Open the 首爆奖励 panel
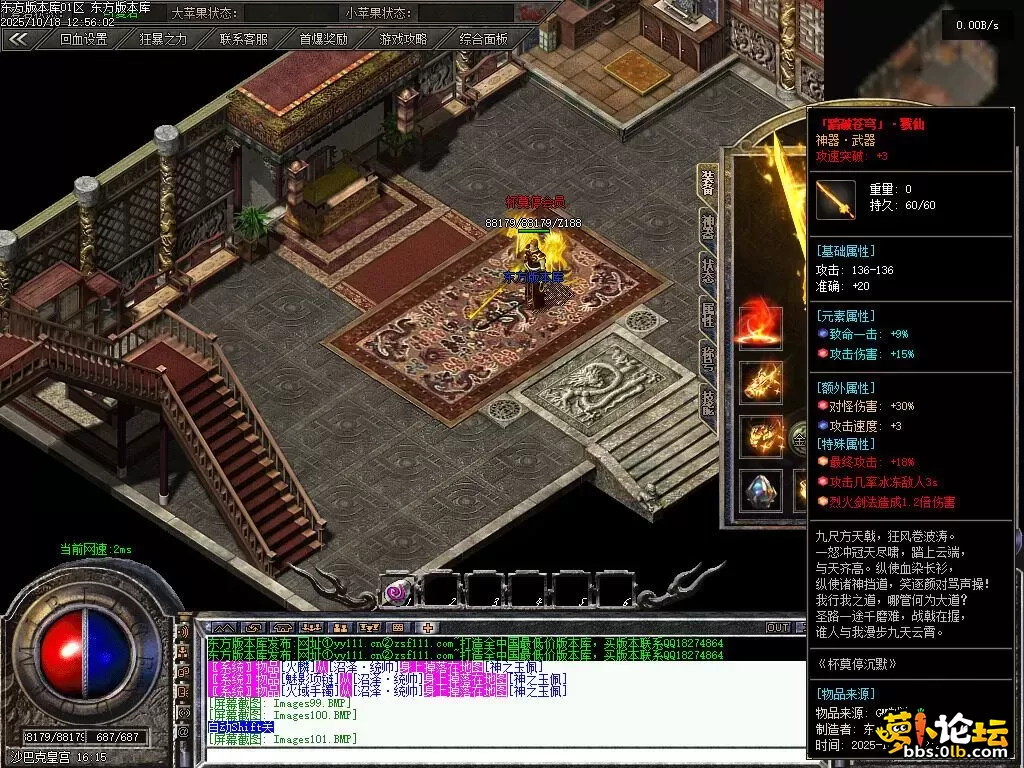The height and width of the screenshot is (768, 1024). point(324,40)
